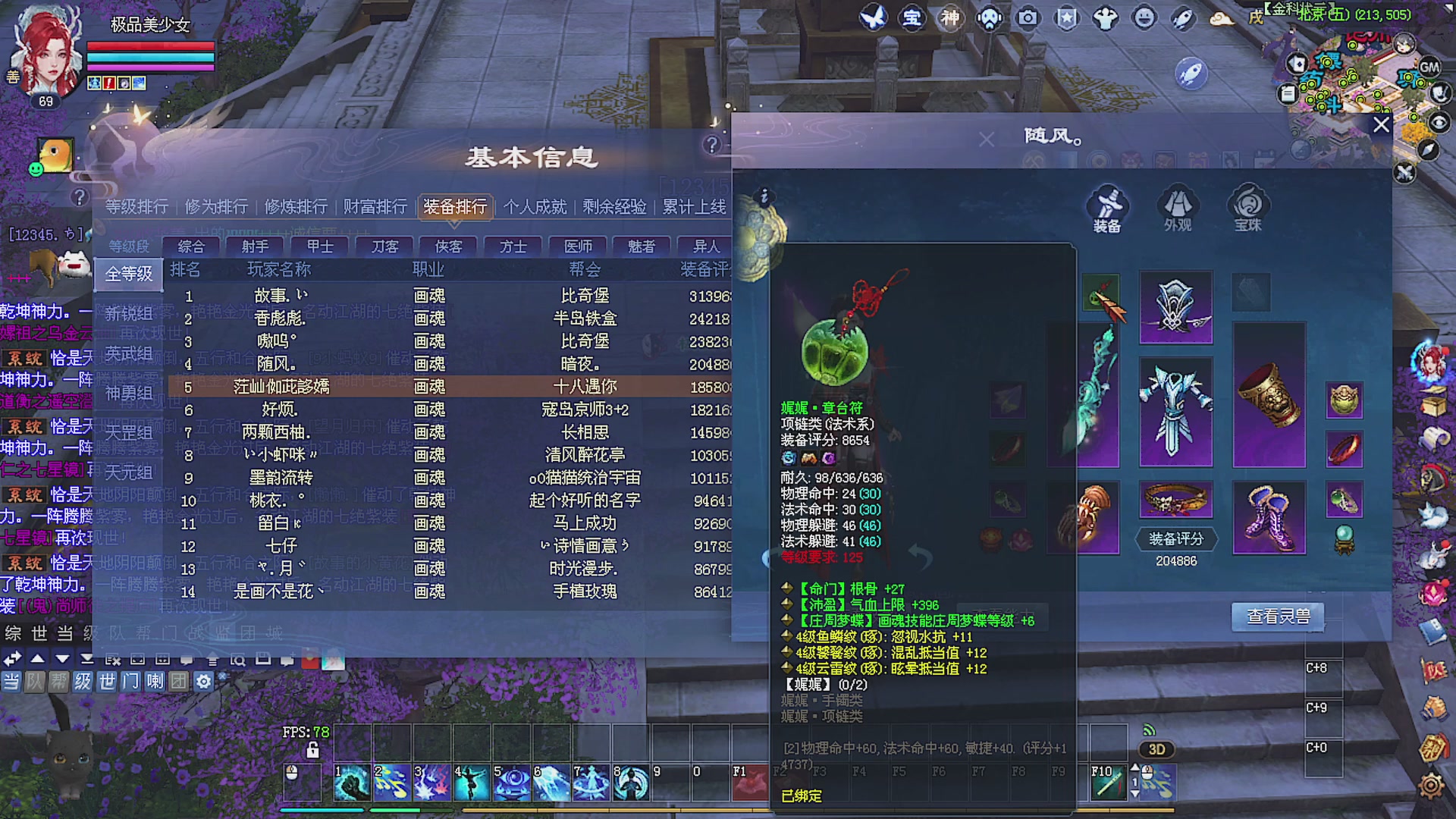This screenshot has width=1456, height=819.
Task: Click the red health bar of 极品美少女
Action: pyautogui.click(x=149, y=47)
